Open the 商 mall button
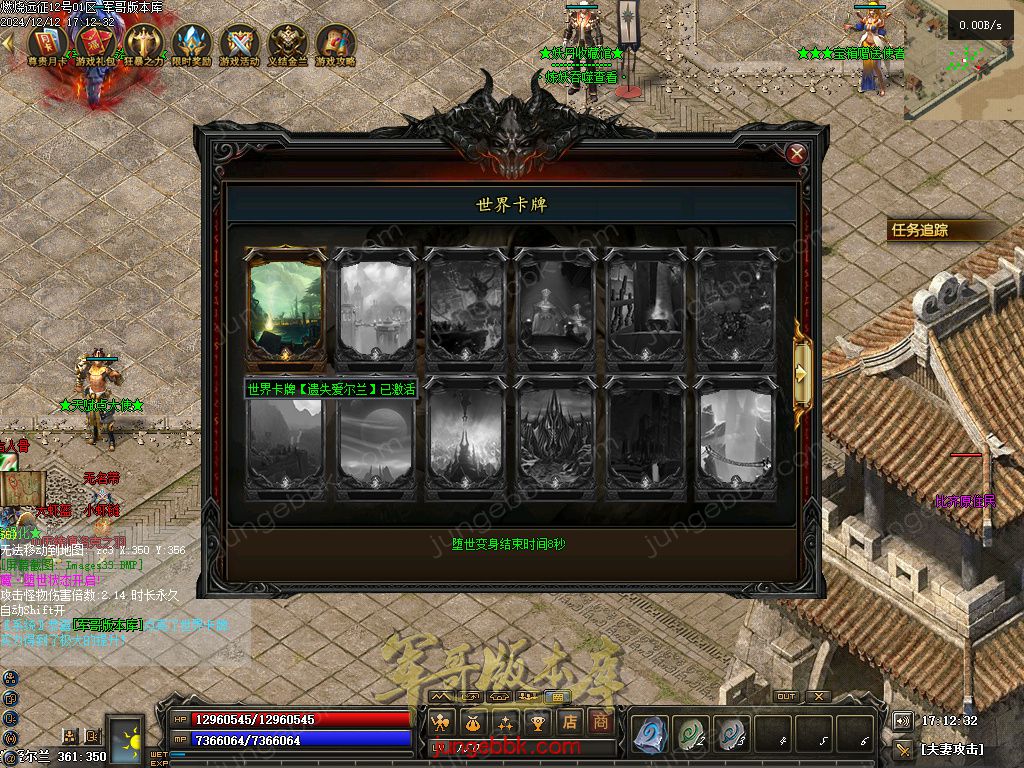The image size is (1024, 768). [x=600, y=721]
